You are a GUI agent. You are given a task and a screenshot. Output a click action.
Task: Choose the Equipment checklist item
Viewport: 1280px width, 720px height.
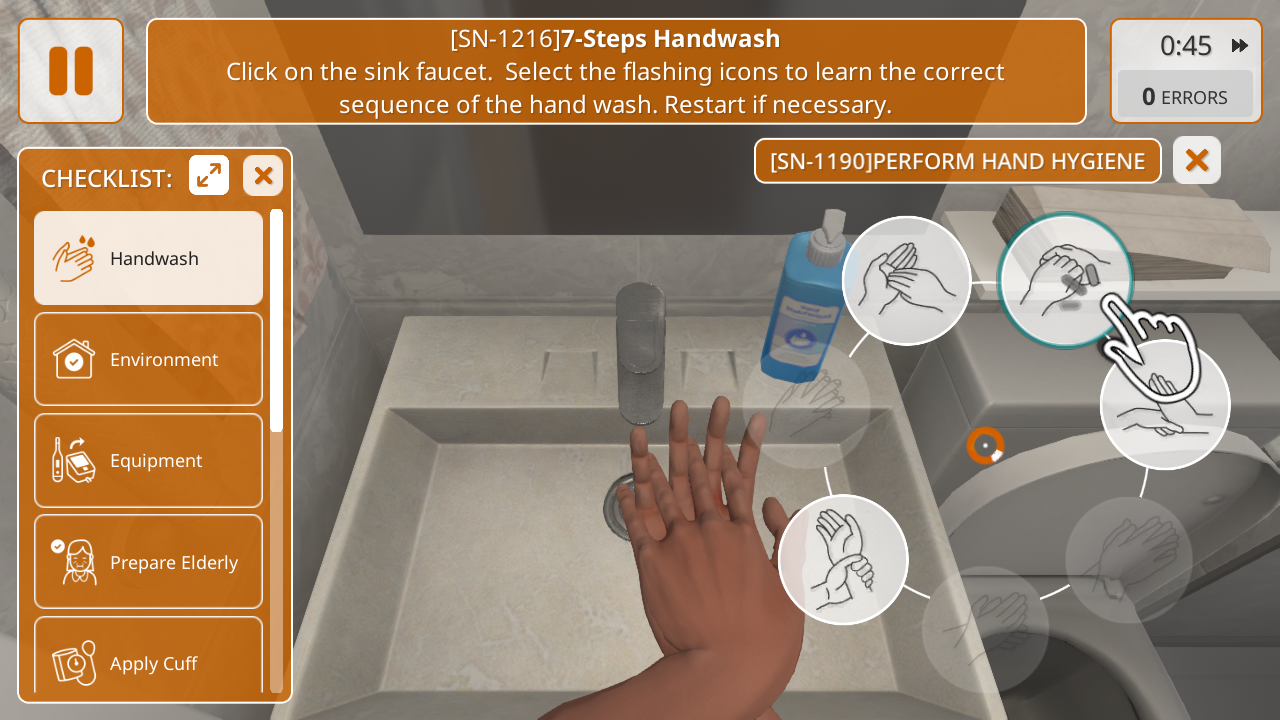(x=149, y=460)
